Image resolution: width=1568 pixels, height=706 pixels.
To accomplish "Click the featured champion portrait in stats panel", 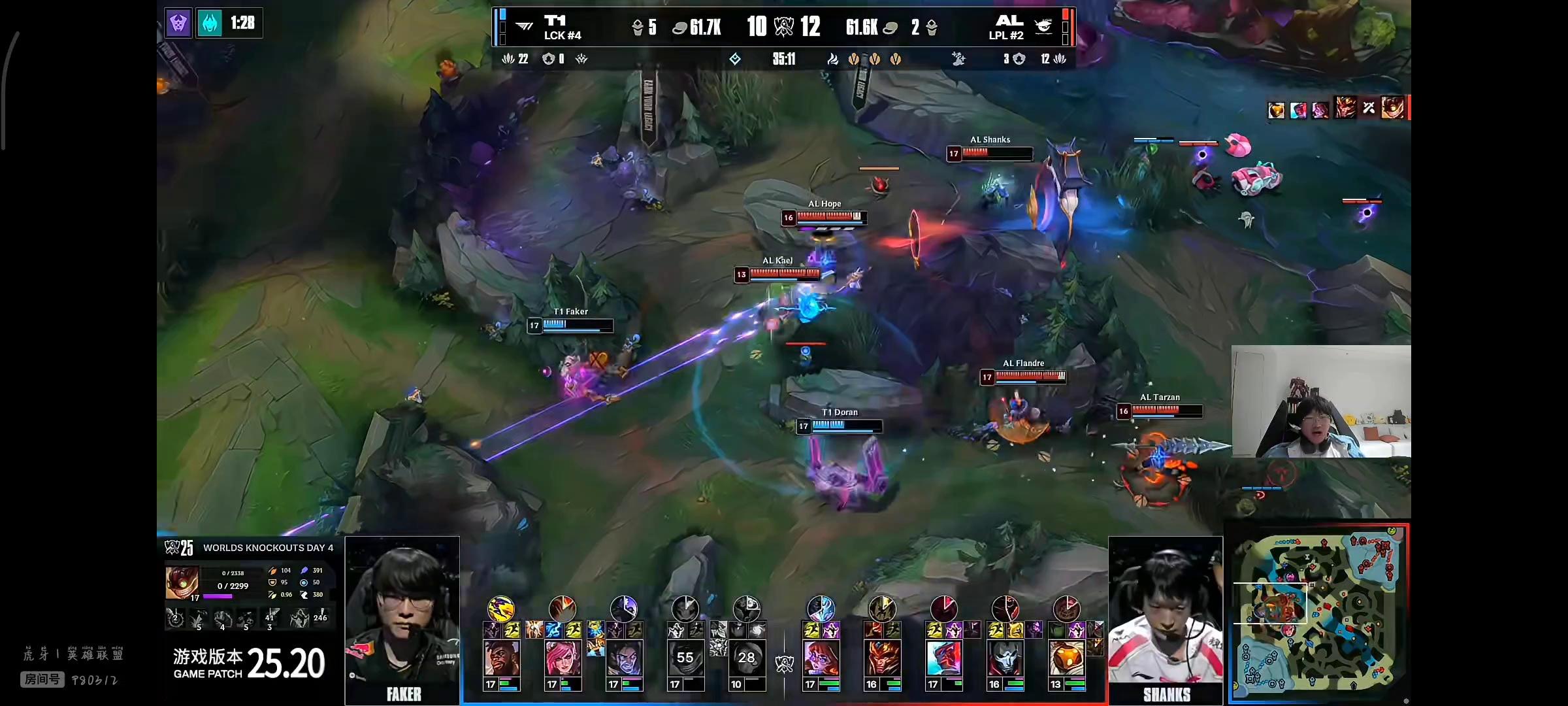I will pyautogui.click(x=182, y=582).
